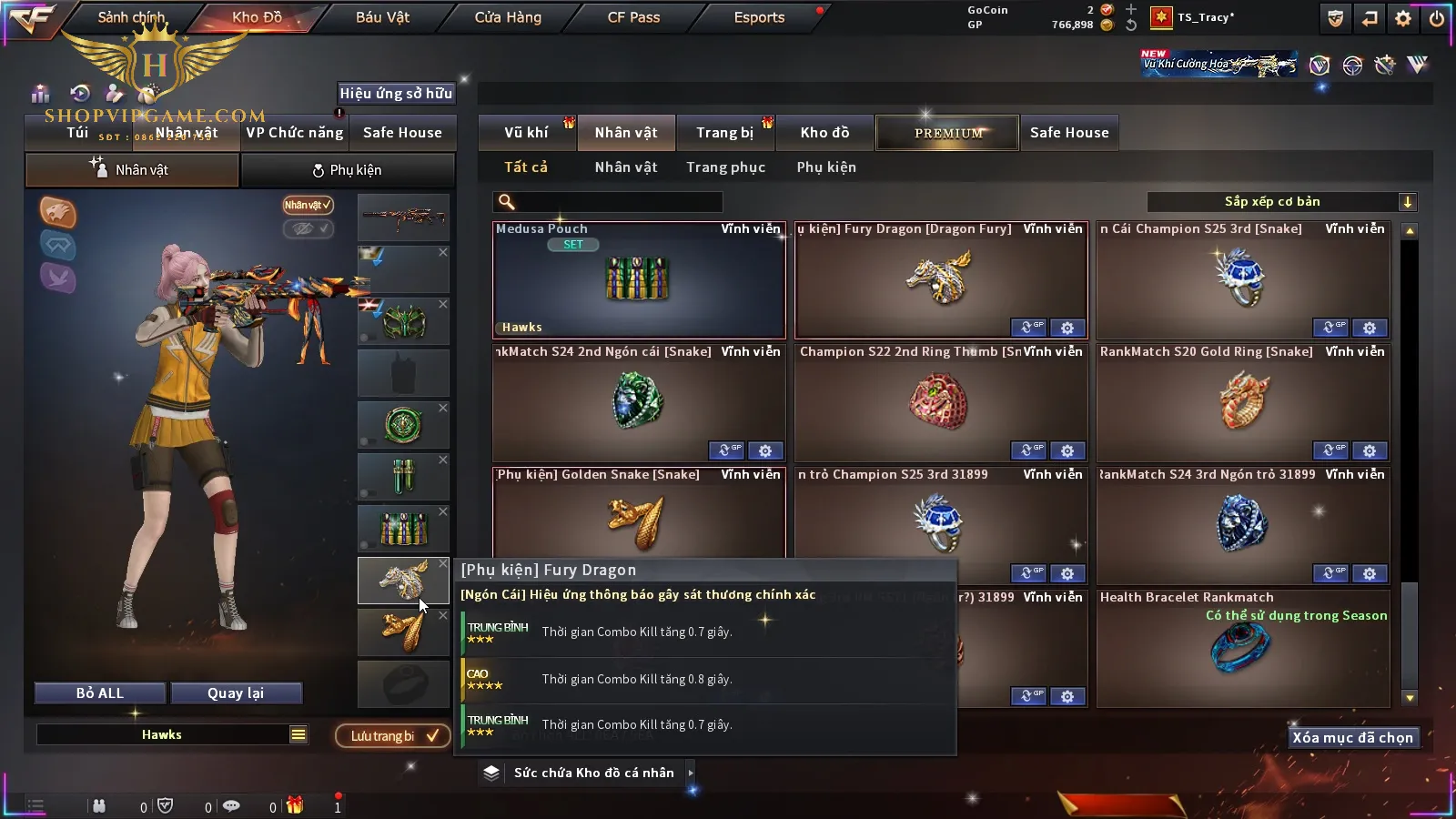Choose the RankMatch S20 Gold Ring item
The width and height of the screenshot is (1456, 819).
pos(1243,402)
